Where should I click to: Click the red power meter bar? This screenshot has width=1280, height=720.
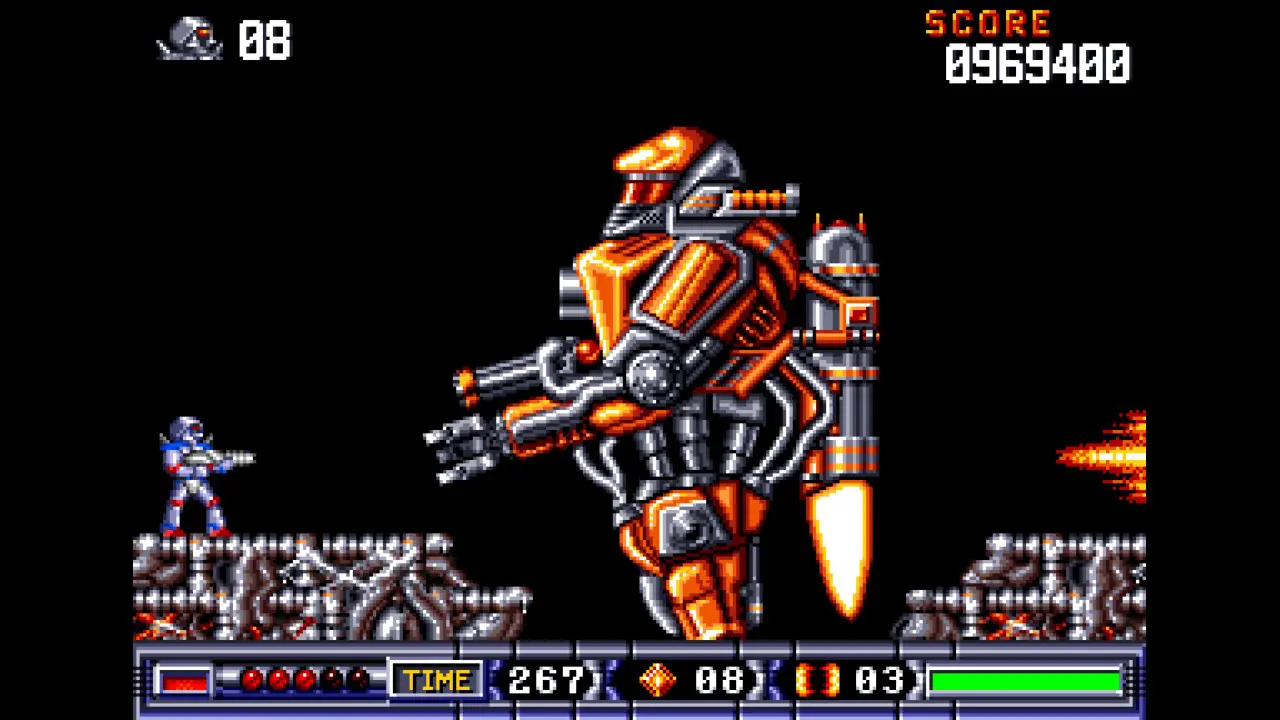click(185, 680)
